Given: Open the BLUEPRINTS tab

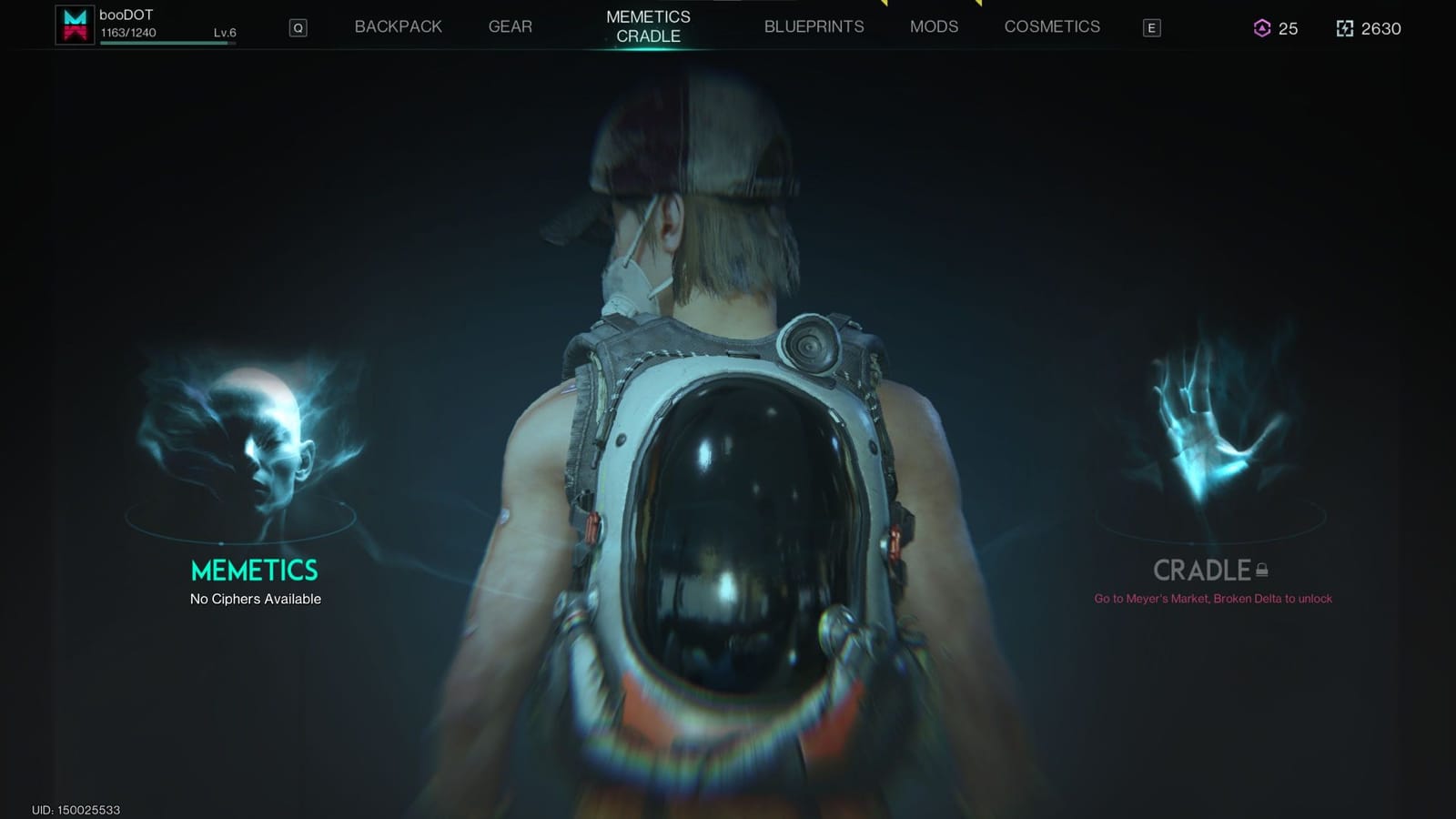Looking at the screenshot, I should pyautogui.click(x=813, y=26).
